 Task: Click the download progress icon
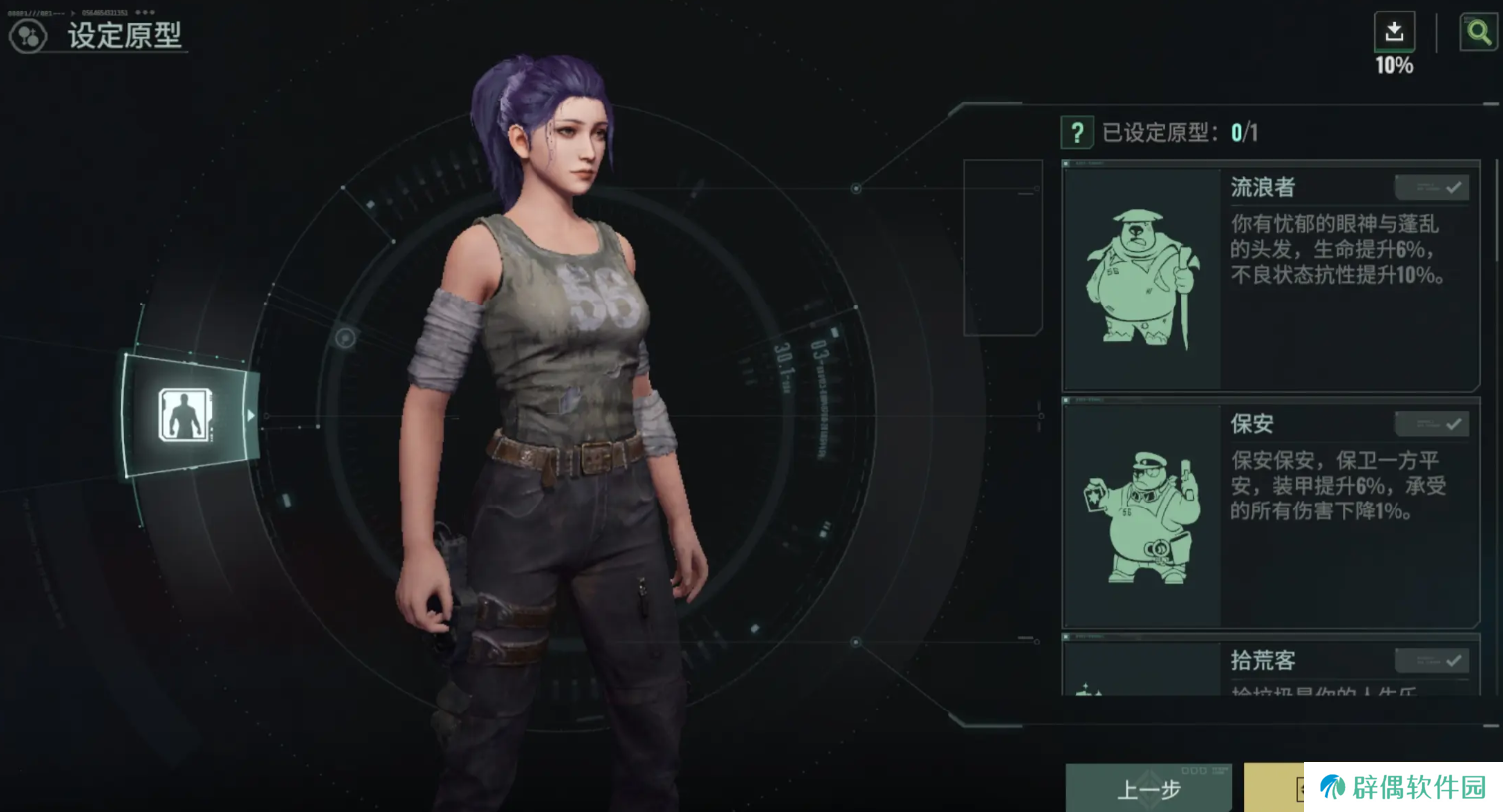click(x=1394, y=32)
